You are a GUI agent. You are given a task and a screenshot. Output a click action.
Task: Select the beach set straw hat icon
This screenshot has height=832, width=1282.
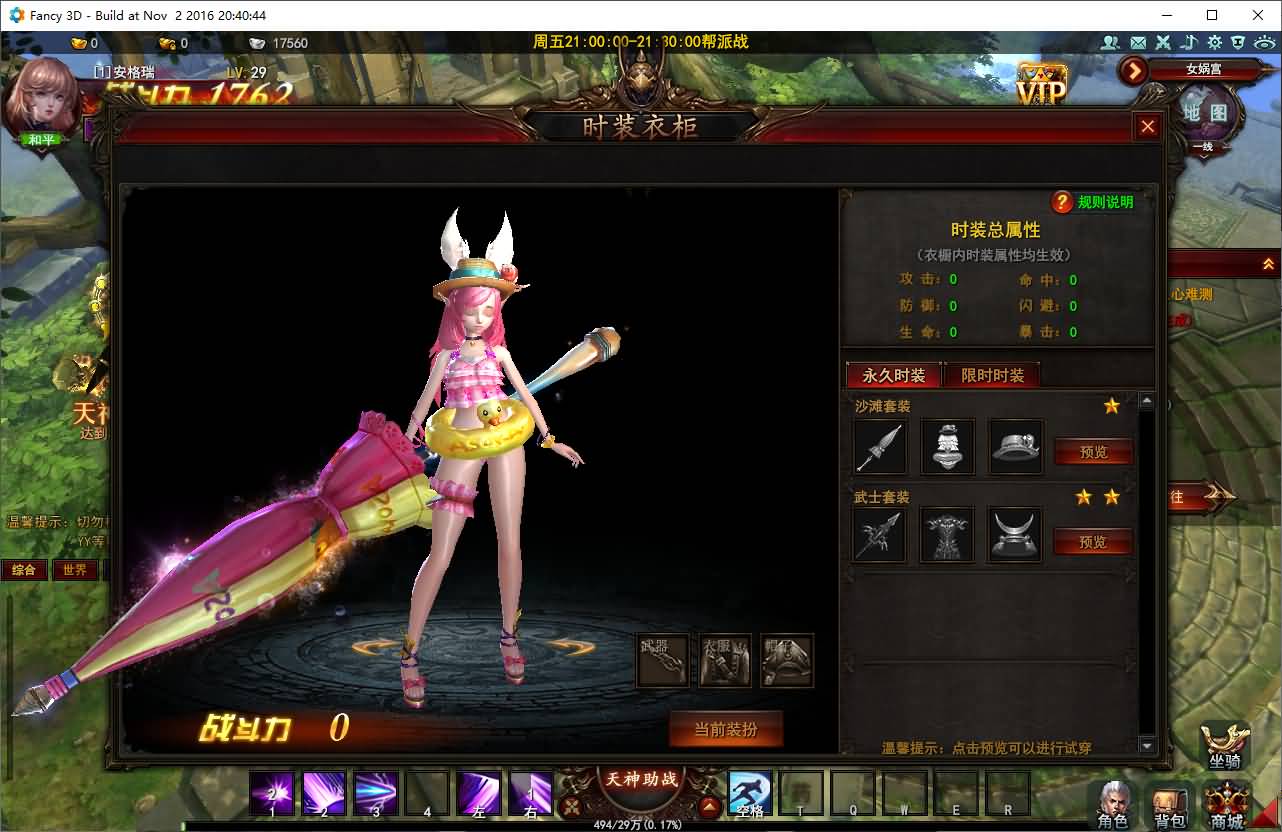click(x=1016, y=446)
